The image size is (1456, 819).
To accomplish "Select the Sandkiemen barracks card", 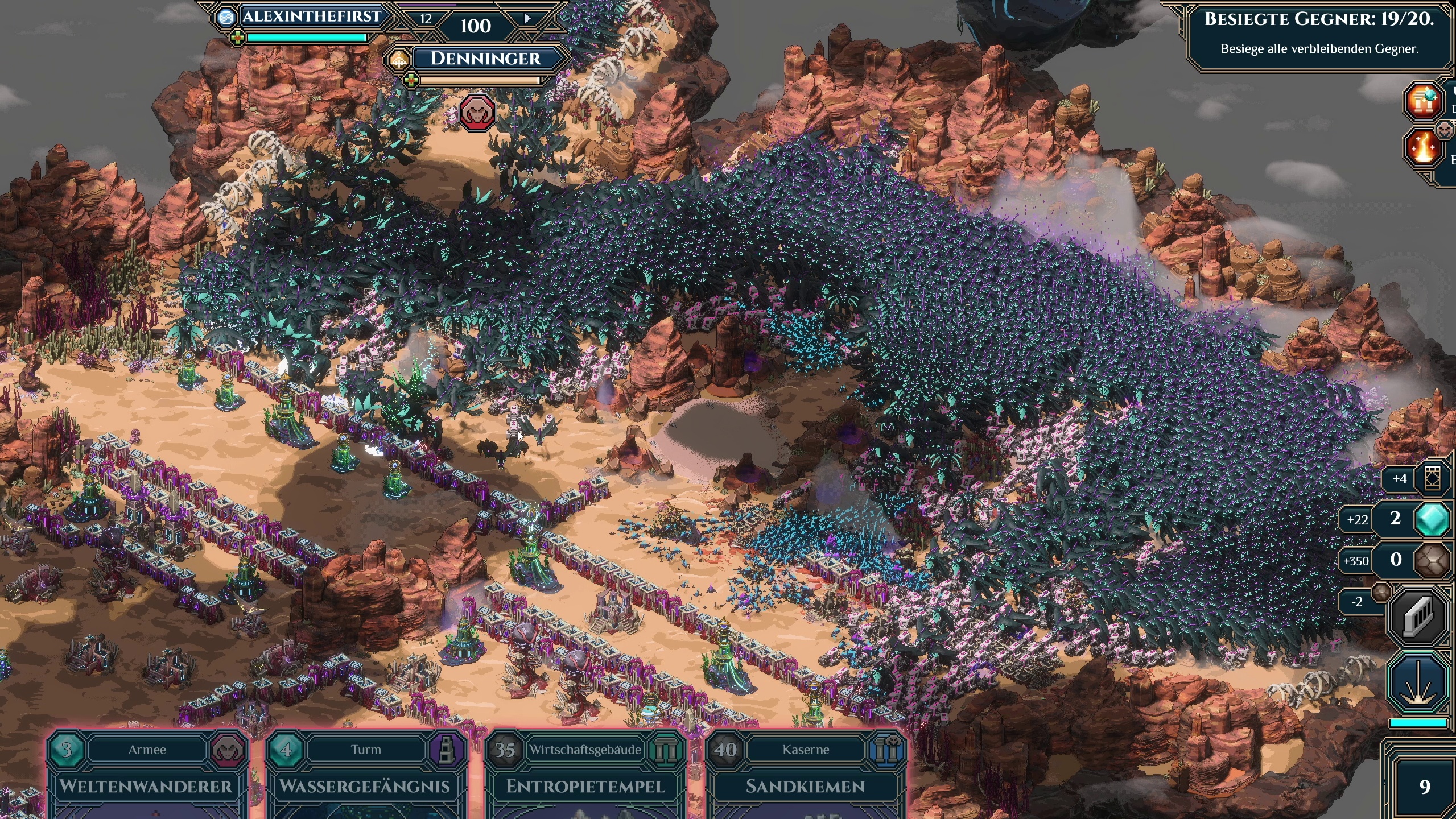I will (x=805, y=780).
